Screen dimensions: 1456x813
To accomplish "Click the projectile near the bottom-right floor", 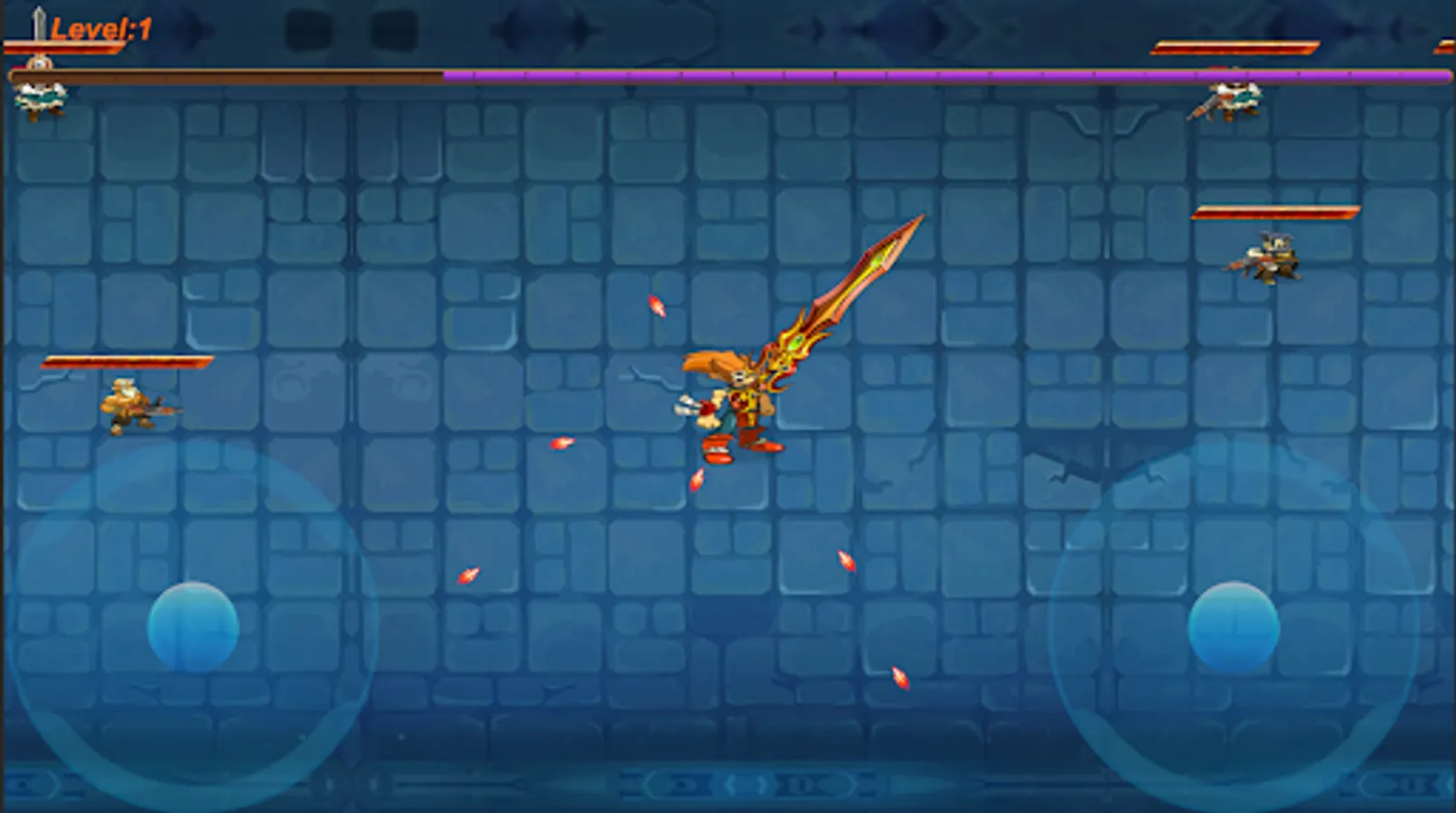I will (x=898, y=676).
